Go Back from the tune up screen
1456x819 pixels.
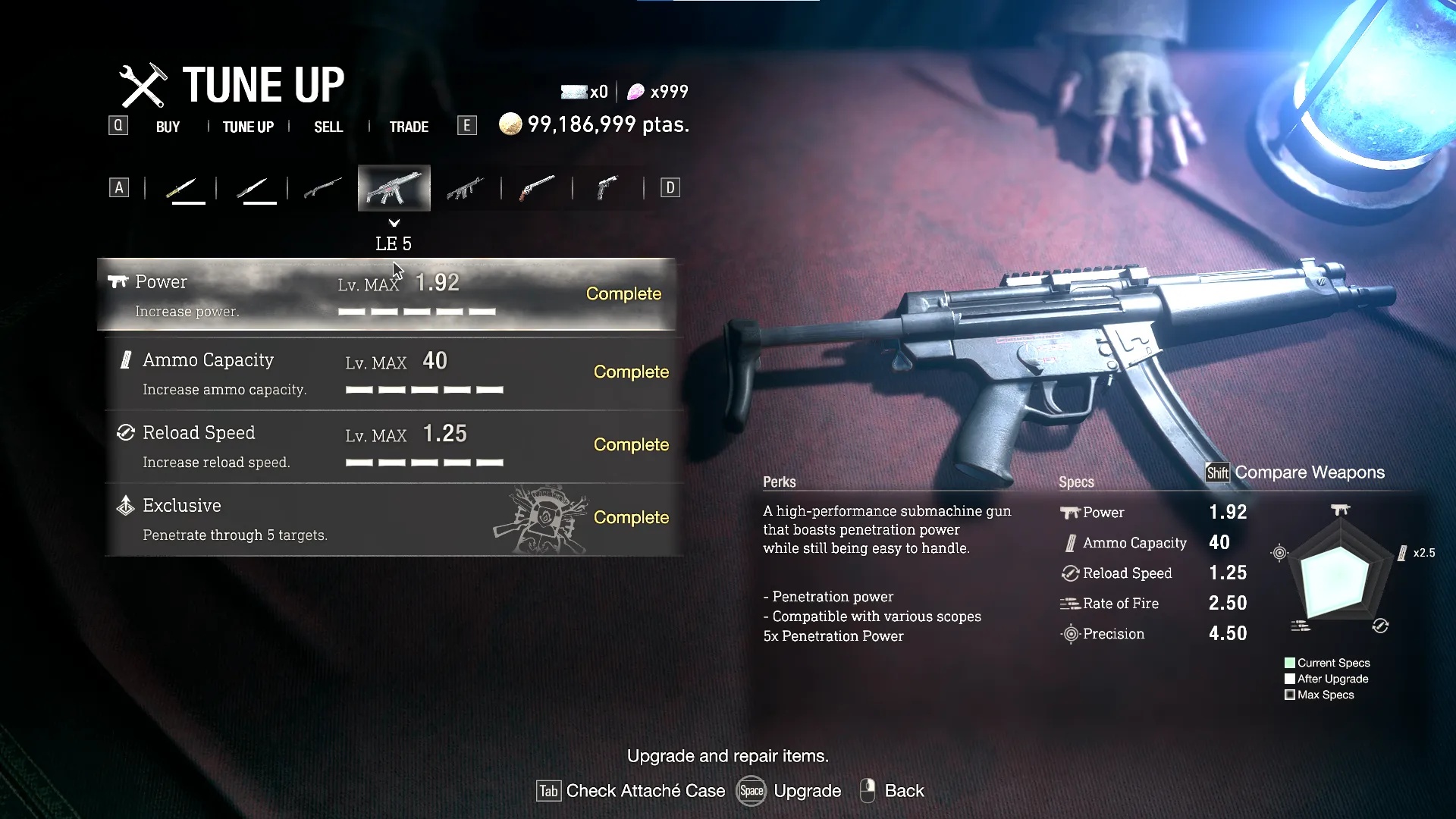pyautogui.click(x=893, y=791)
